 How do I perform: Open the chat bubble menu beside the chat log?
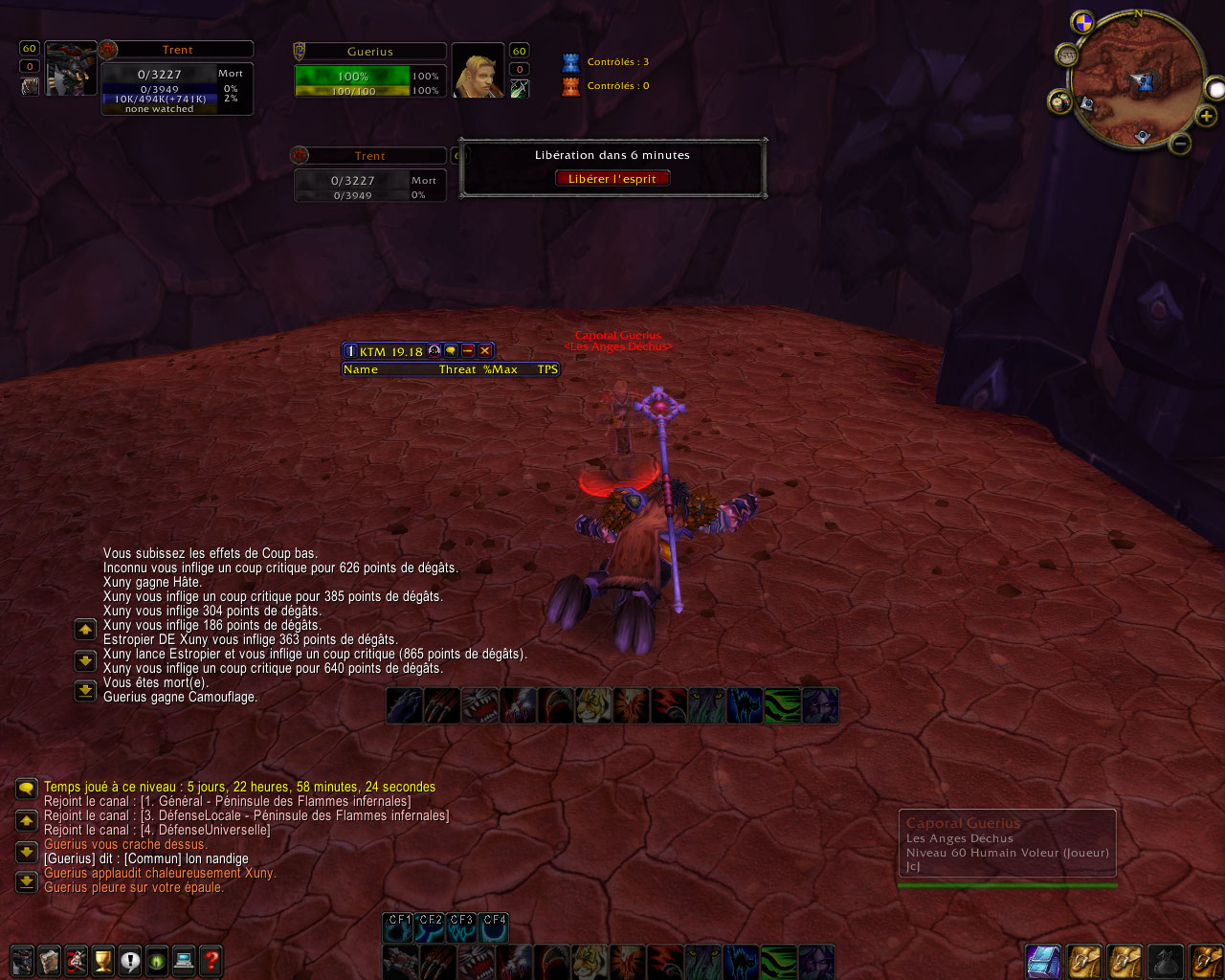point(26,789)
